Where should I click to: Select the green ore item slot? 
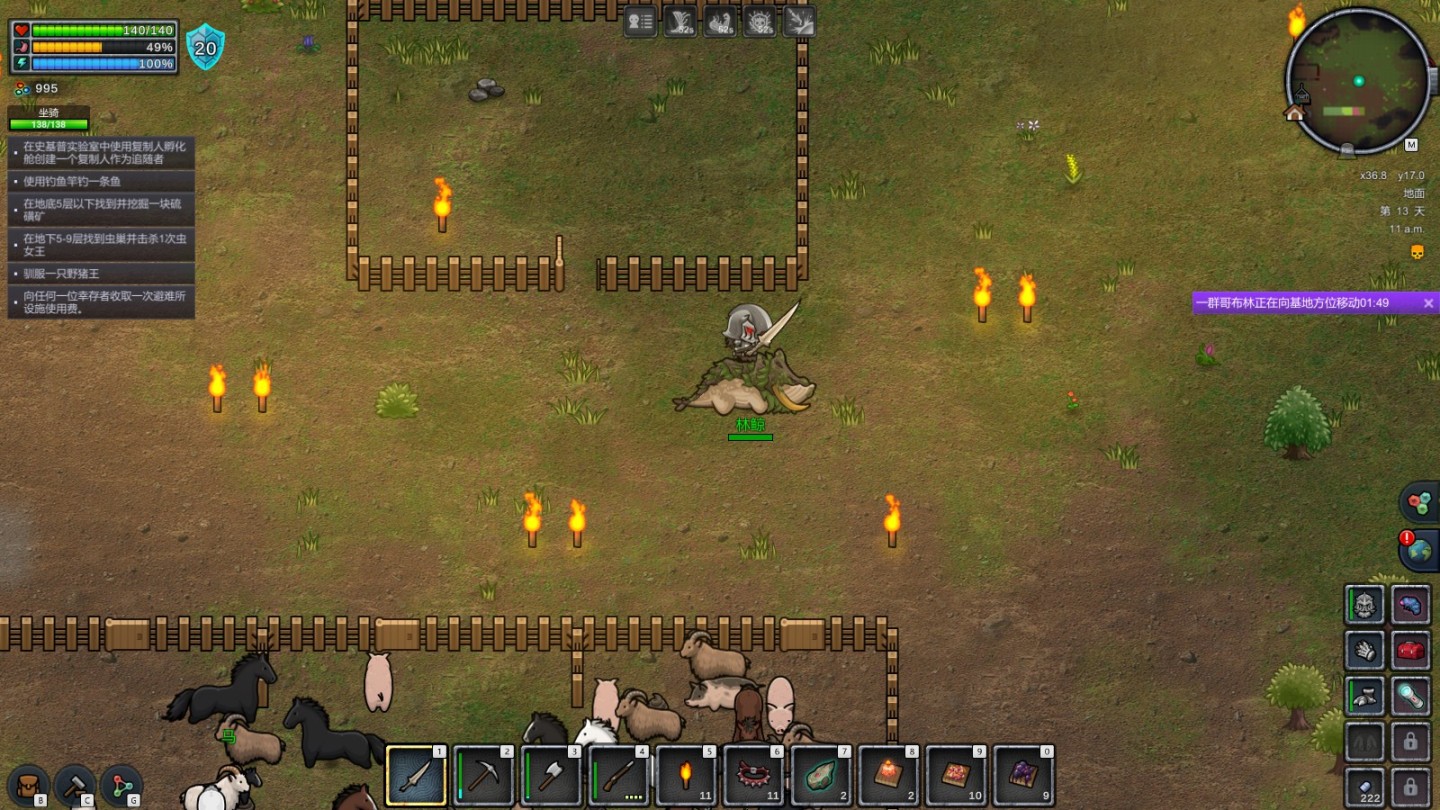point(822,776)
